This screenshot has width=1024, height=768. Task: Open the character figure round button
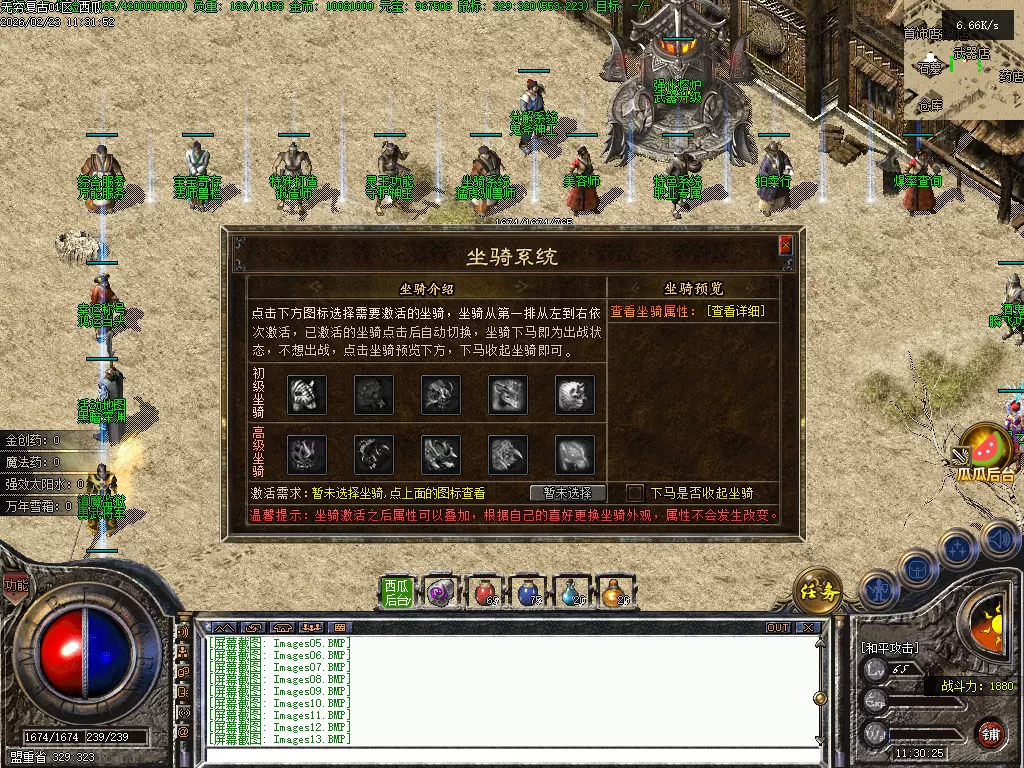click(x=876, y=591)
